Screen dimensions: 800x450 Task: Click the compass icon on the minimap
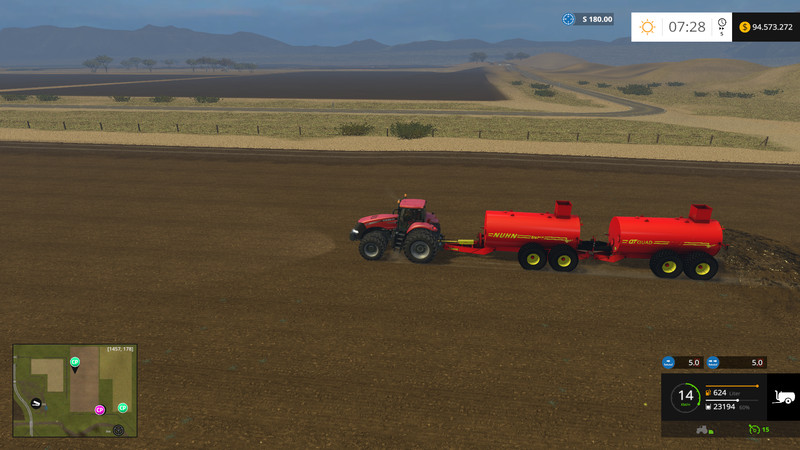click(x=118, y=430)
